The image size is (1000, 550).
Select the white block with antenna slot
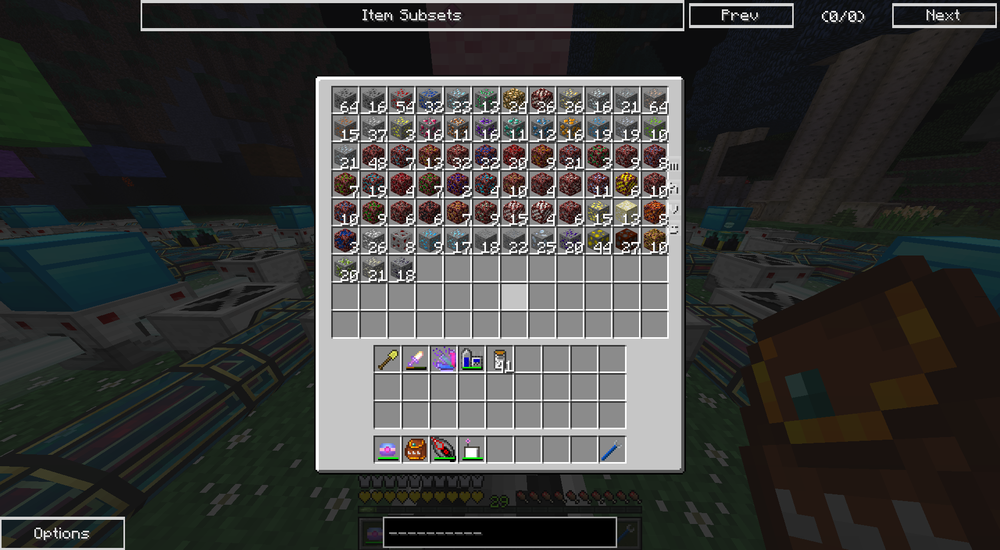click(x=472, y=449)
